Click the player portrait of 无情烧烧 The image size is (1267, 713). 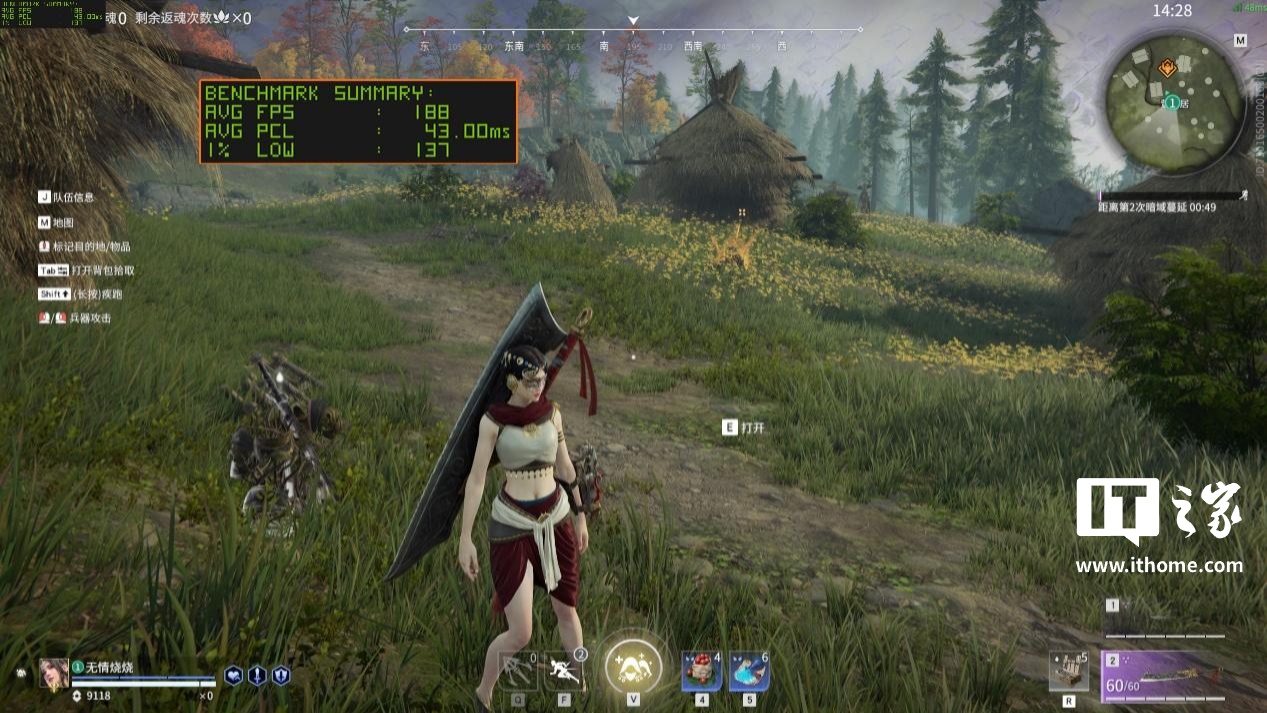tap(54, 673)
